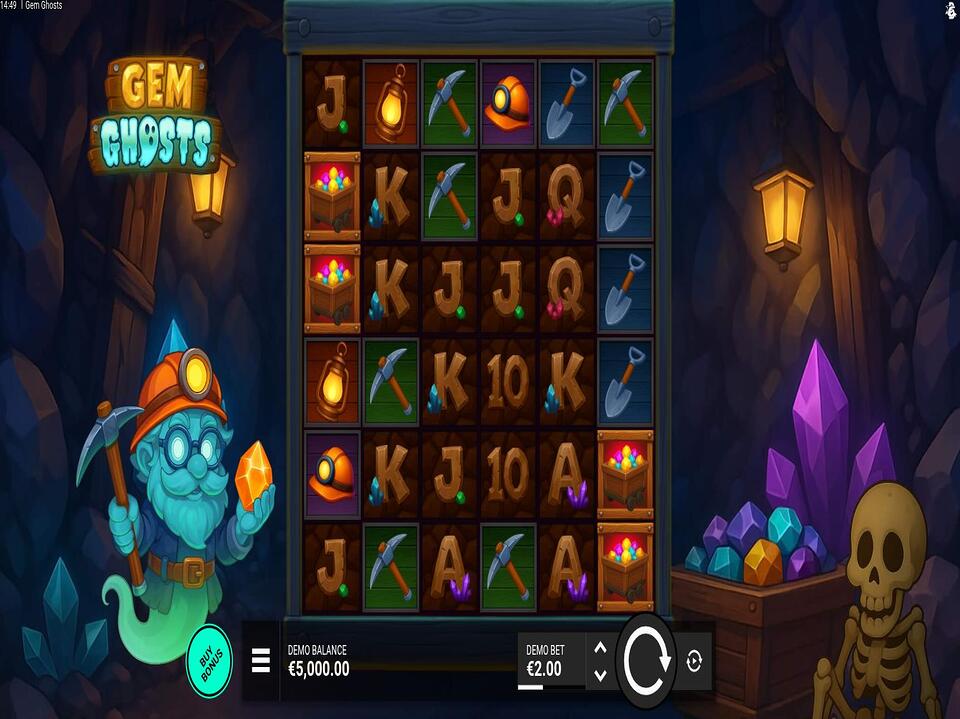This screenshot has height=719, width=960.
Task: Open the Demo Bet amount selector
Action: click(548, 661)
